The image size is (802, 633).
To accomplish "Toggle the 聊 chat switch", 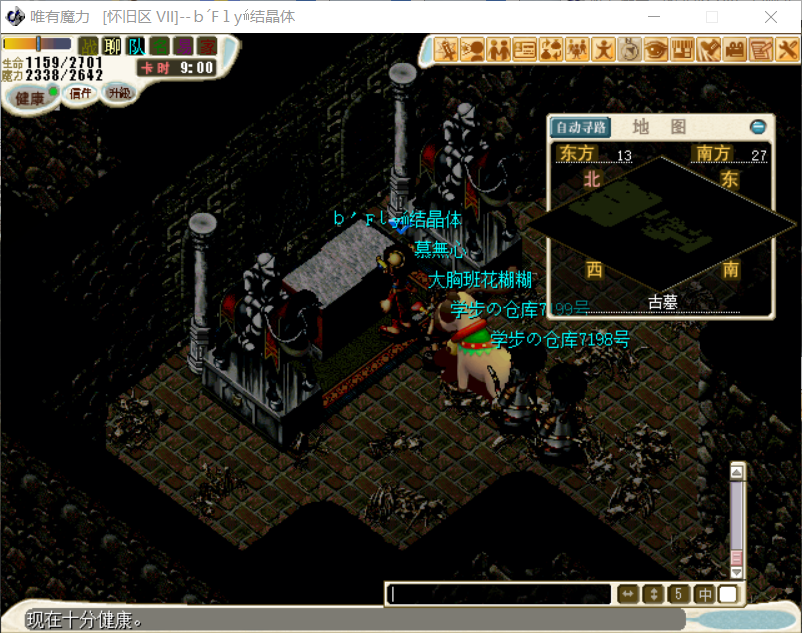I will 112,46.
